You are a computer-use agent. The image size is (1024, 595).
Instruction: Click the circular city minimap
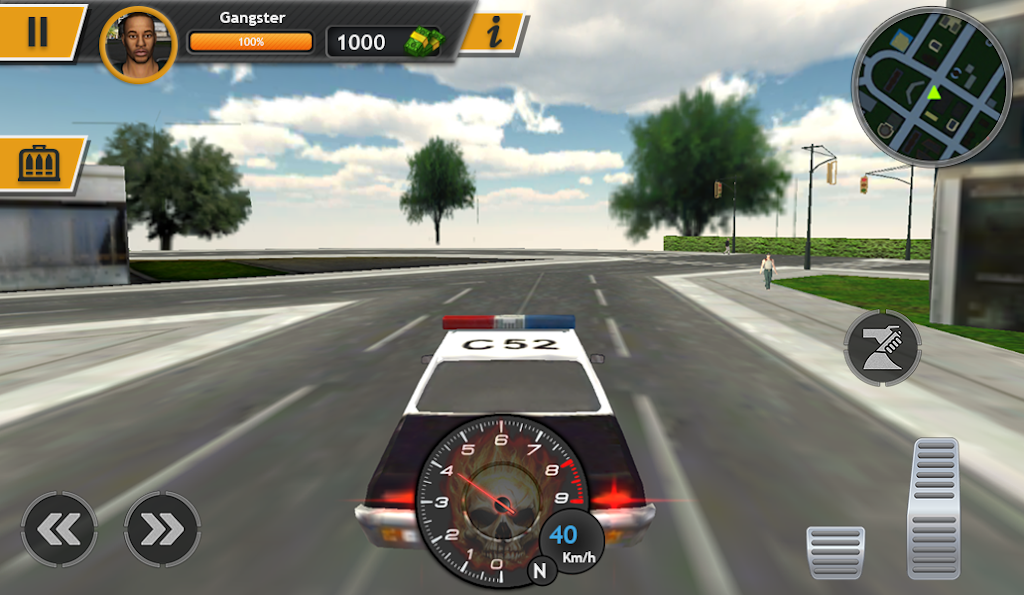[931, 87]
